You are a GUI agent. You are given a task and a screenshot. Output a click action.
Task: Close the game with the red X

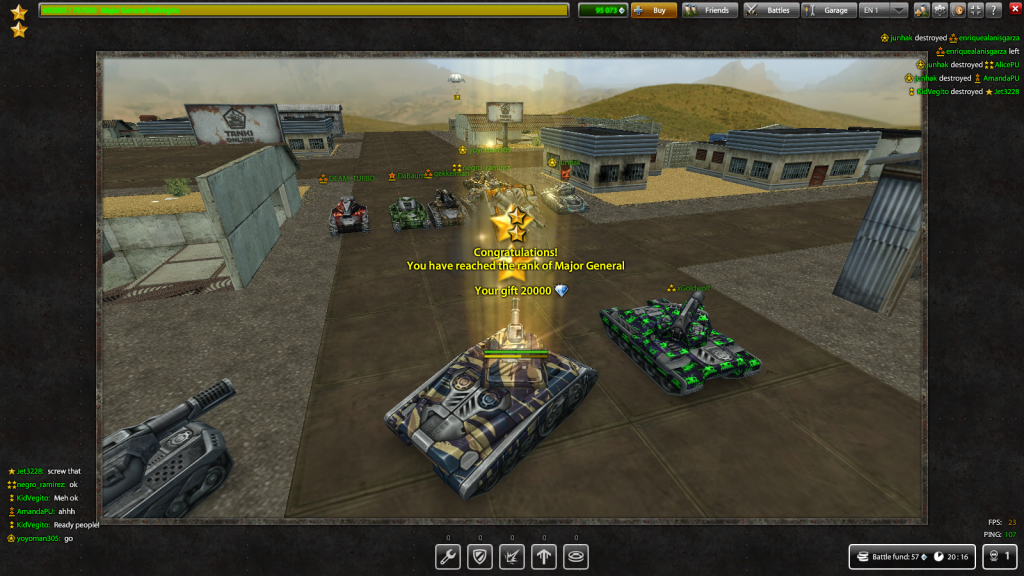coord(1014,10)
